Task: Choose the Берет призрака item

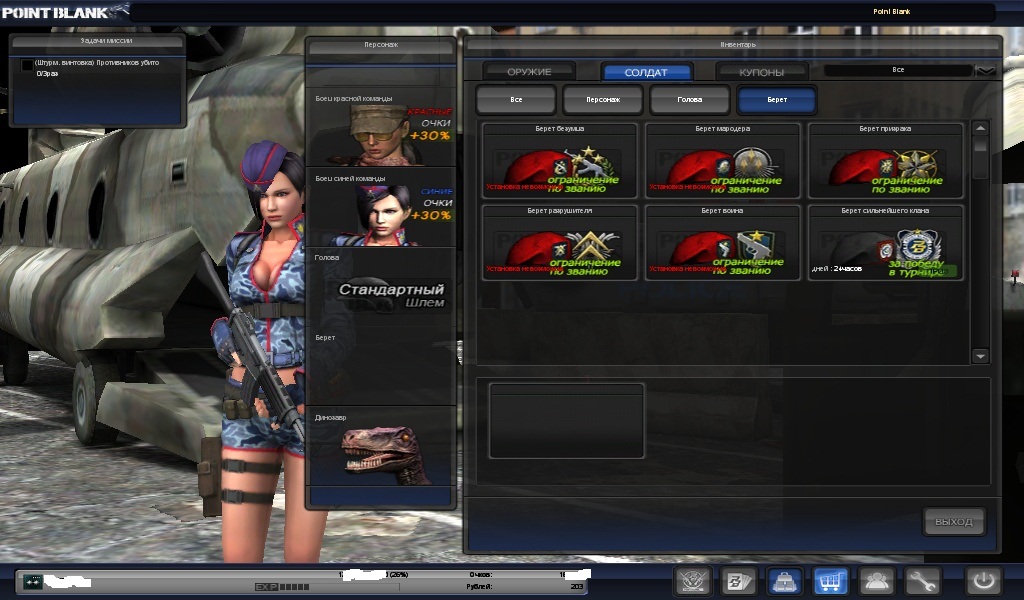Action: tap(885, 160)
